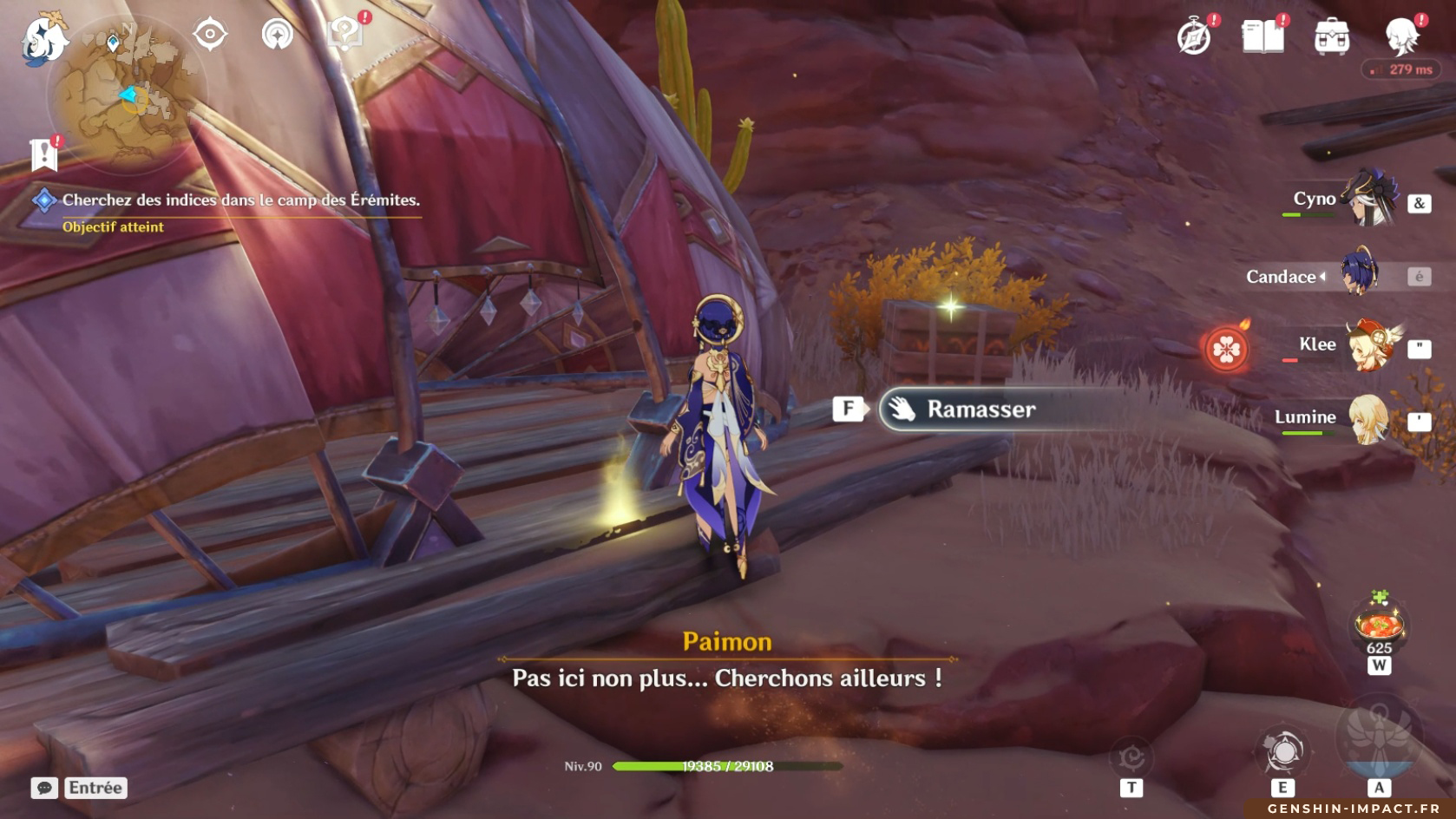Screen dimensions: 1456x819
Task: Activate Candace's elemental skill
Action: click(x=1283, y=752)
